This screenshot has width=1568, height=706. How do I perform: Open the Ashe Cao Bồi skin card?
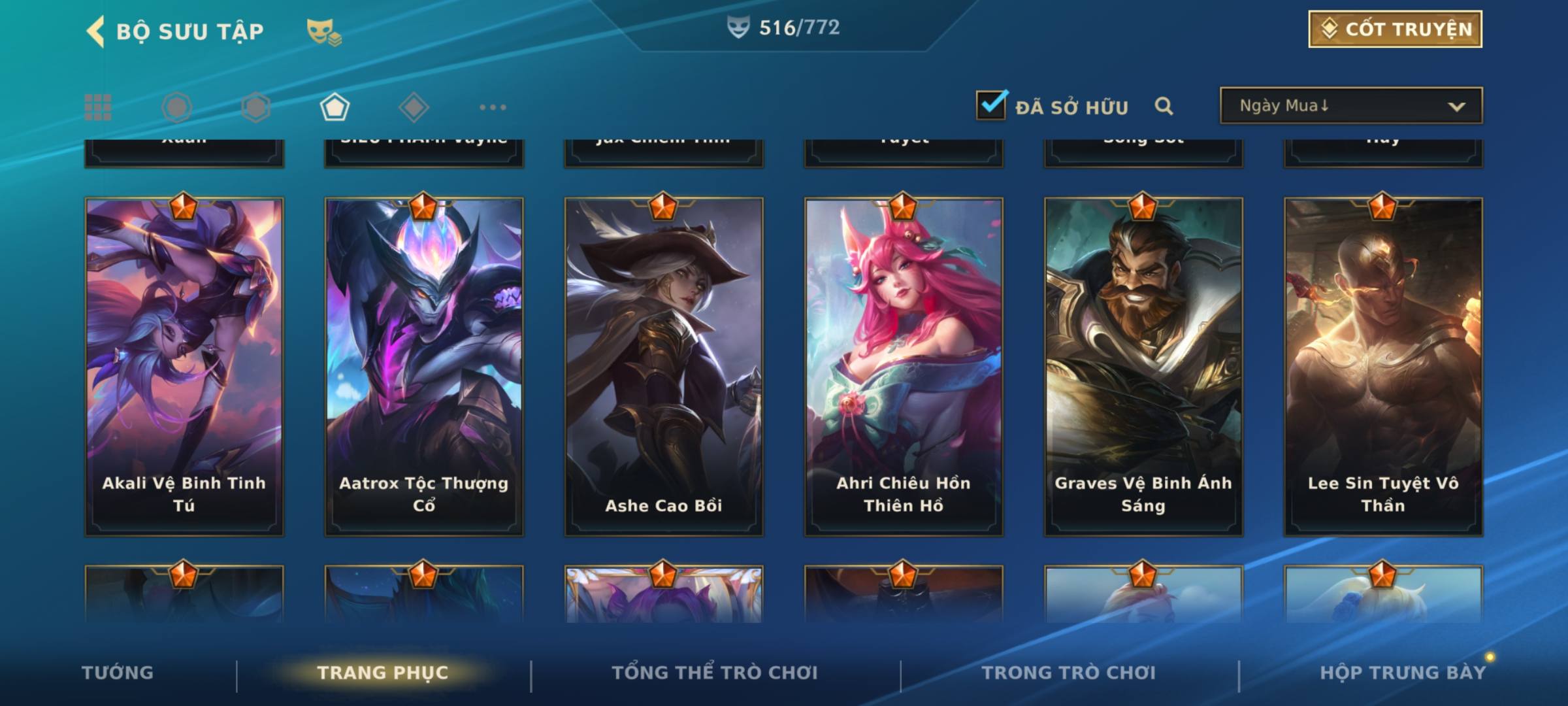tap(664, 366)
